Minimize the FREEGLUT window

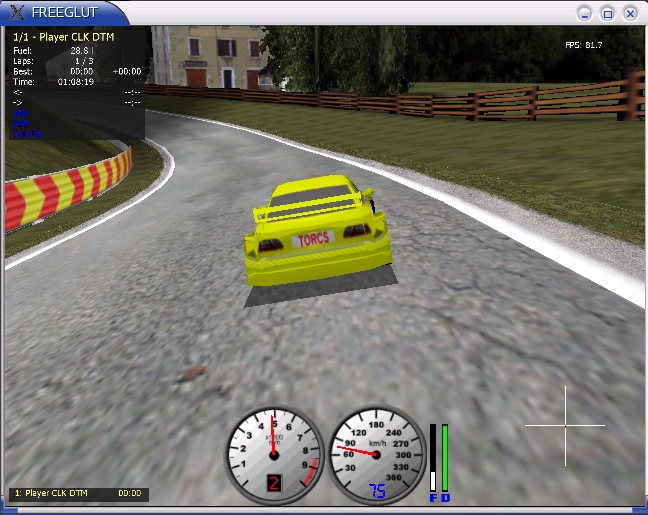(585, 13)
